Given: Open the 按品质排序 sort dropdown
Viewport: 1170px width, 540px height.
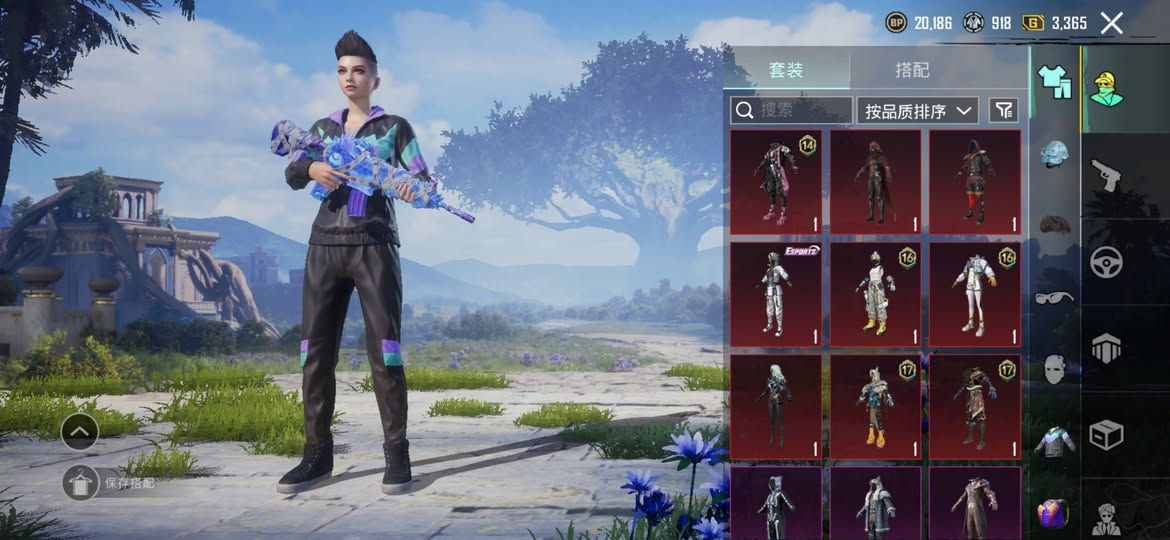Looking at the screenshot, I should coord(917,110).
